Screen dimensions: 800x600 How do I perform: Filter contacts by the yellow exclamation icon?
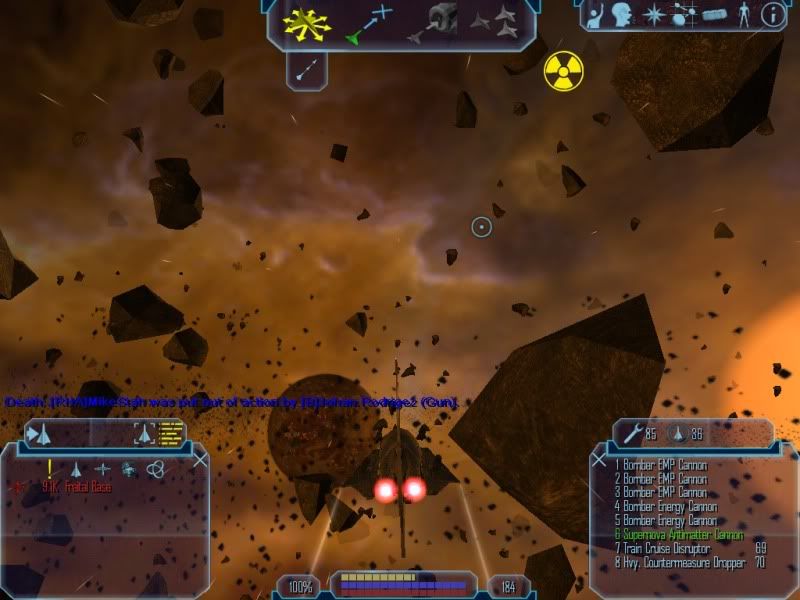48,468
